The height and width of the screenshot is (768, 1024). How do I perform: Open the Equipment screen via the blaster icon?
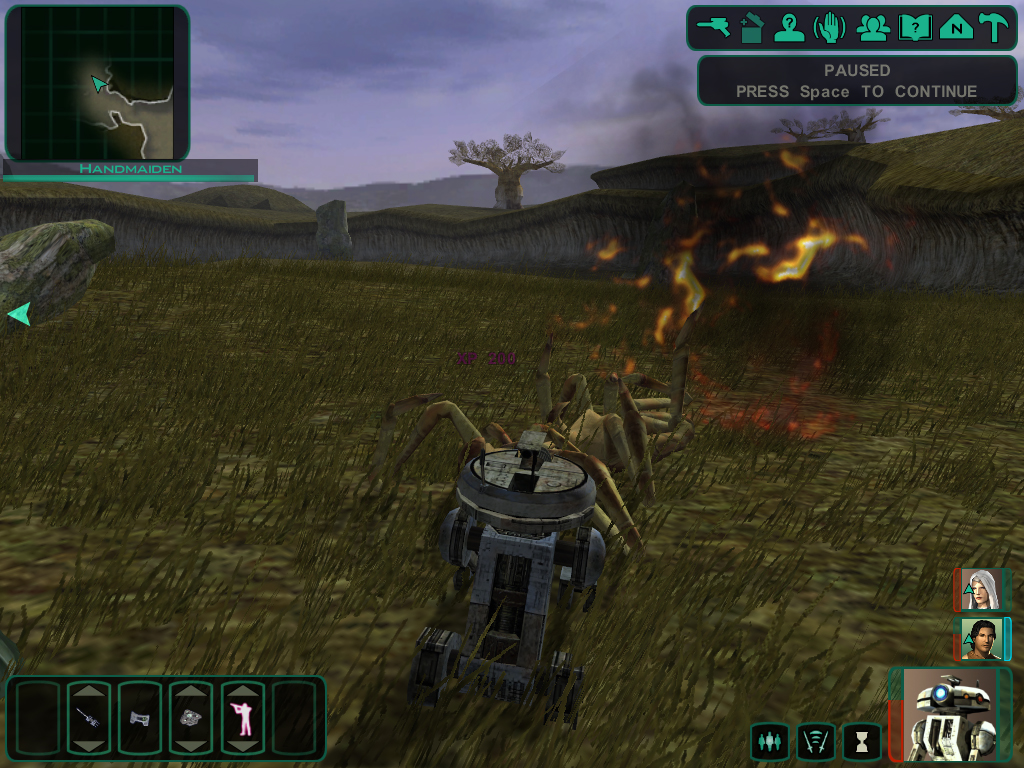coord(714,28)
